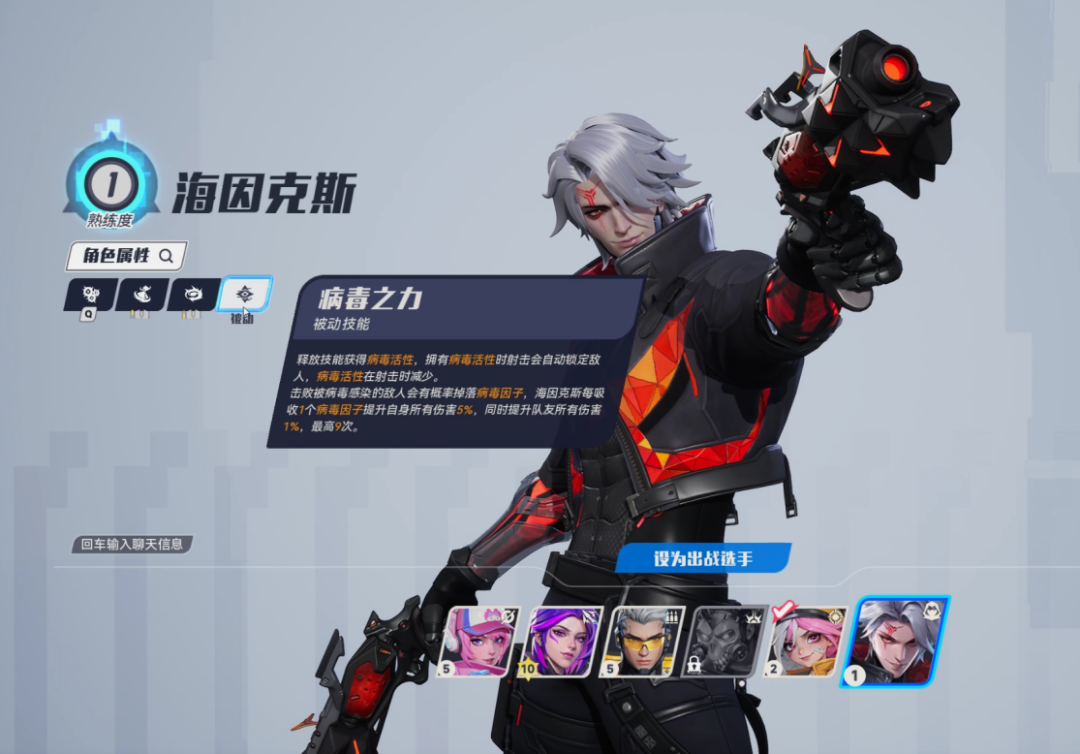Pick the gray-haired hero with yellow visor
The width and height of the screenshot is (1080, 754).
click(x=644, y=642)
